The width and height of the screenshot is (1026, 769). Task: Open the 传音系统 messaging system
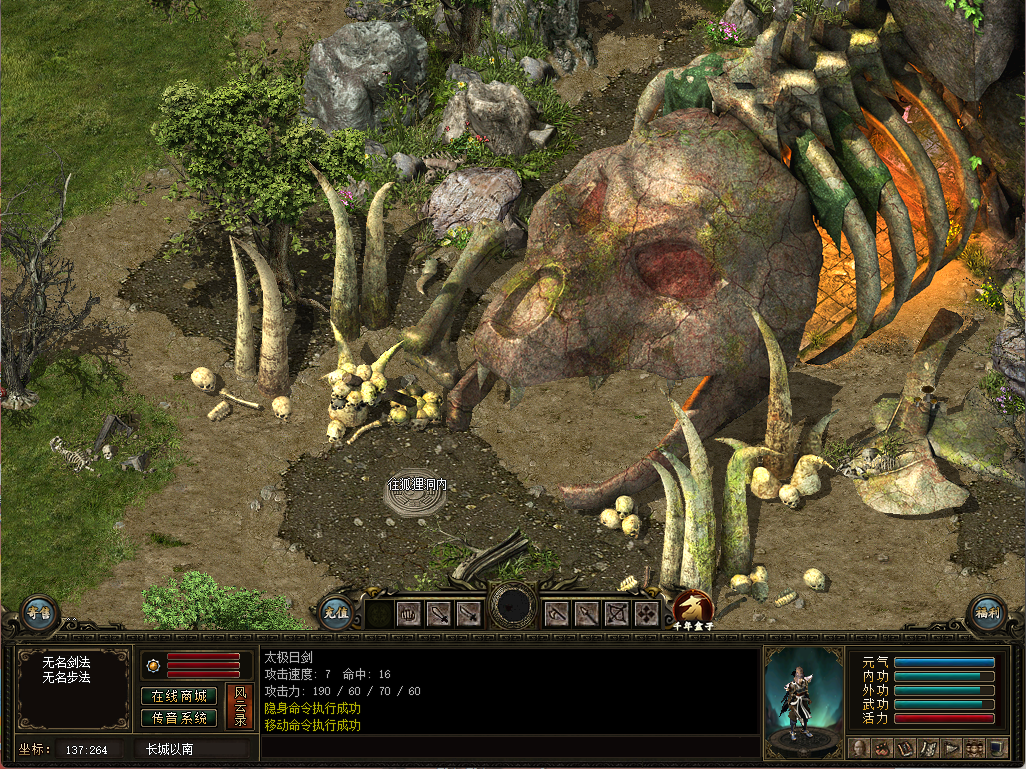(179, 717)
